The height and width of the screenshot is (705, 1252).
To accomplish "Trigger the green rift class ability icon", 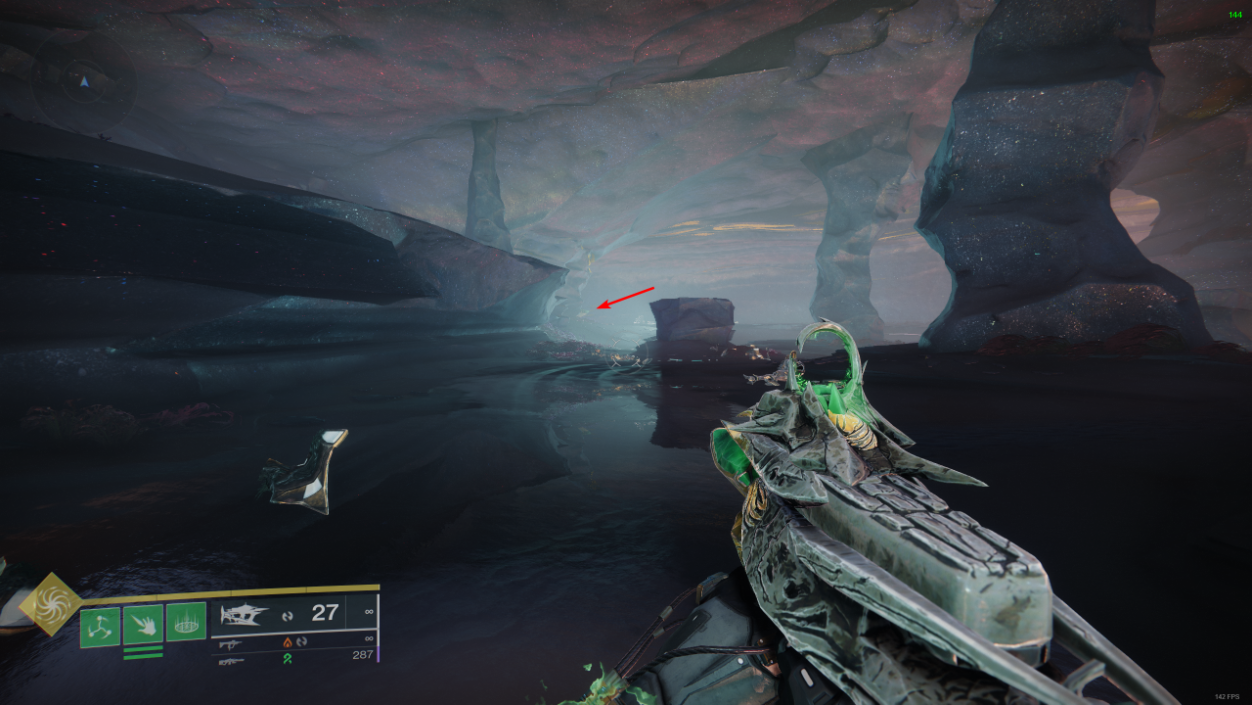I will [x=186, y=621].
